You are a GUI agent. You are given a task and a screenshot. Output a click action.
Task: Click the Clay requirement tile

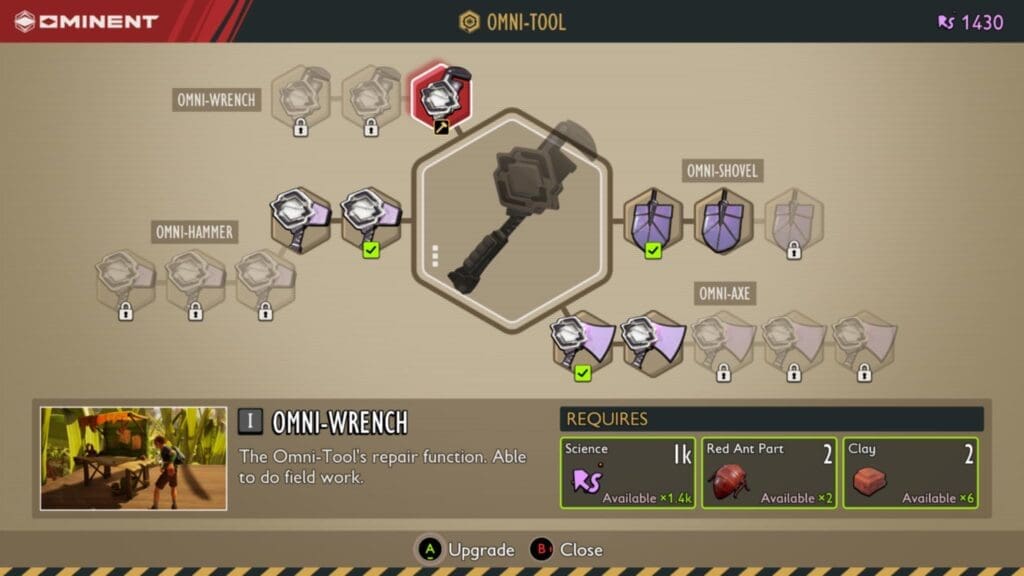910,473
